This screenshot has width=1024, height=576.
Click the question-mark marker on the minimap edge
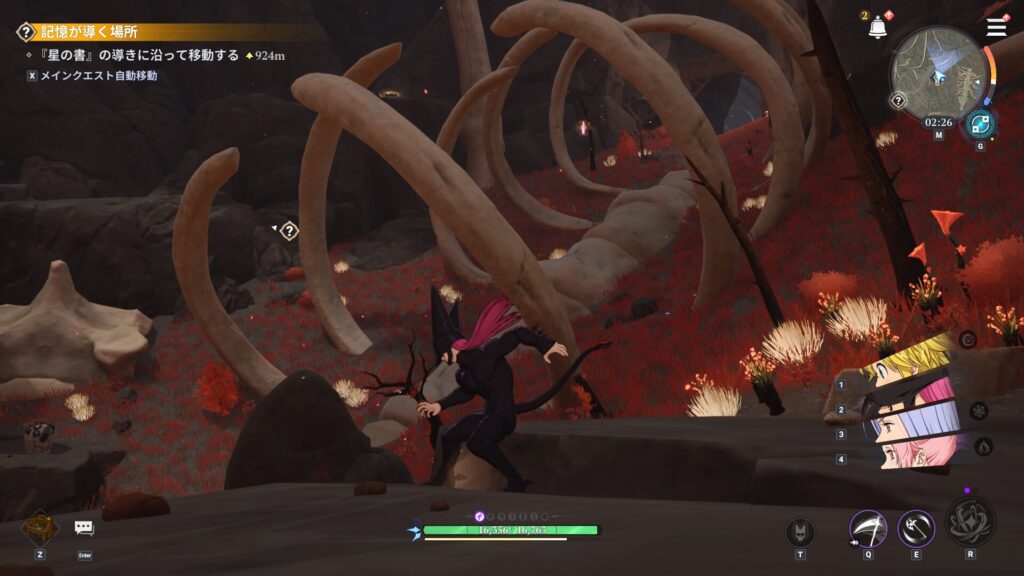click(x=898, y=100)
